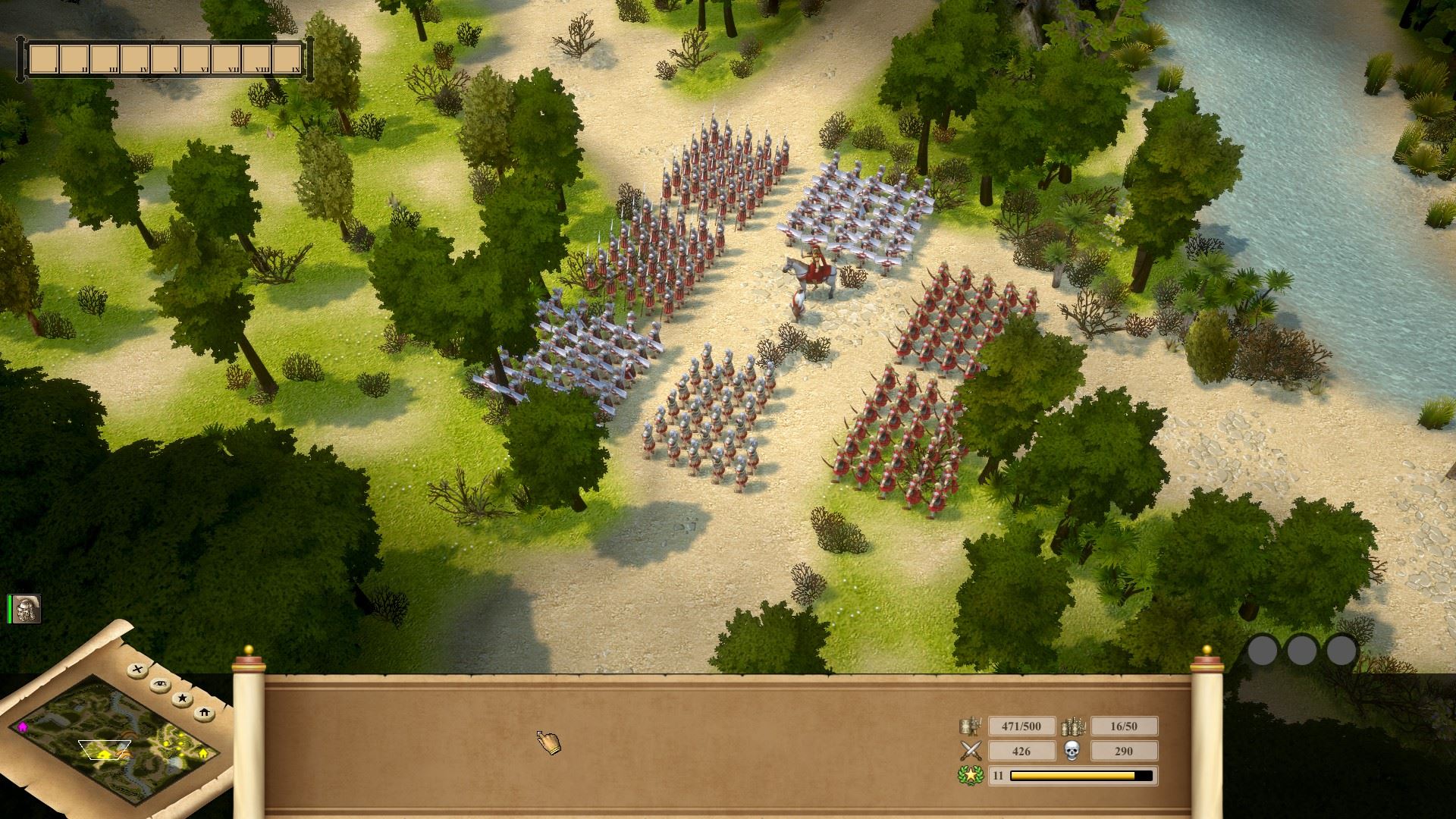Choose control group slot III
The width and height of the screenshot is (1456, 819).
point(105,59)
